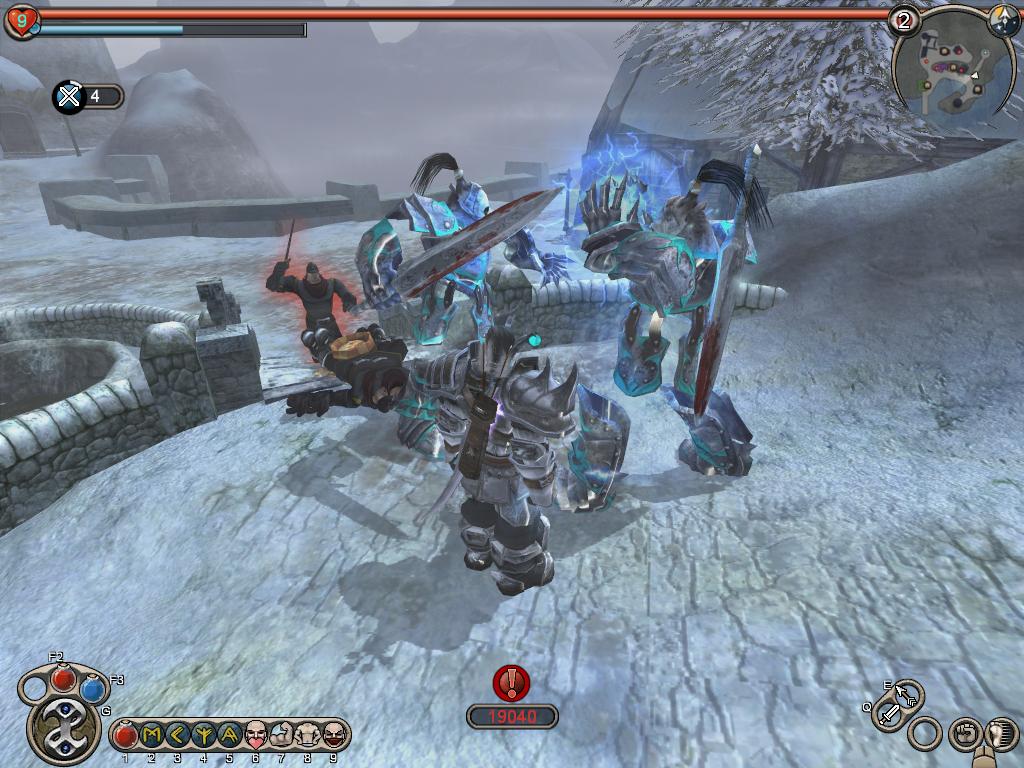Equip the sword melee weapon
The image size is (1024, 768).
click(888, 714)
